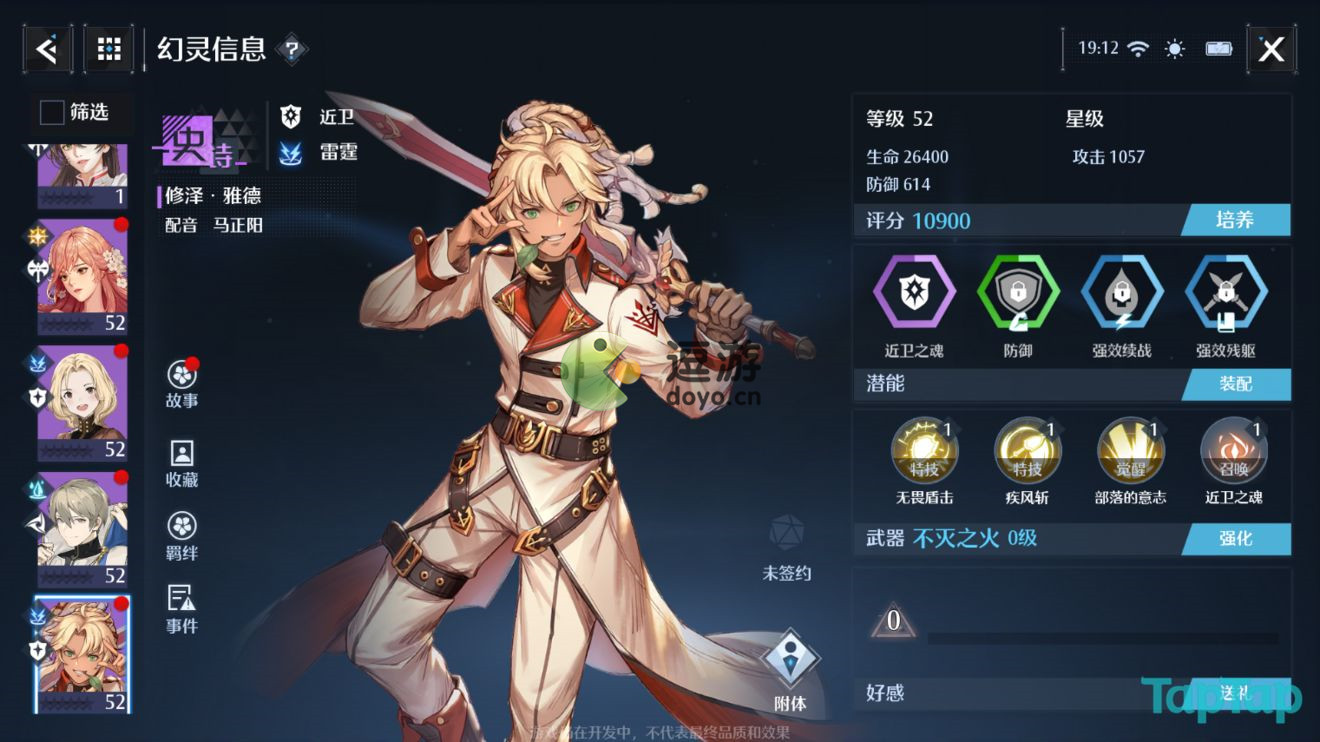This screenshot has width=1320, height=742.
Task: Open the 故事 story panel
Action: tap(179, 383)
